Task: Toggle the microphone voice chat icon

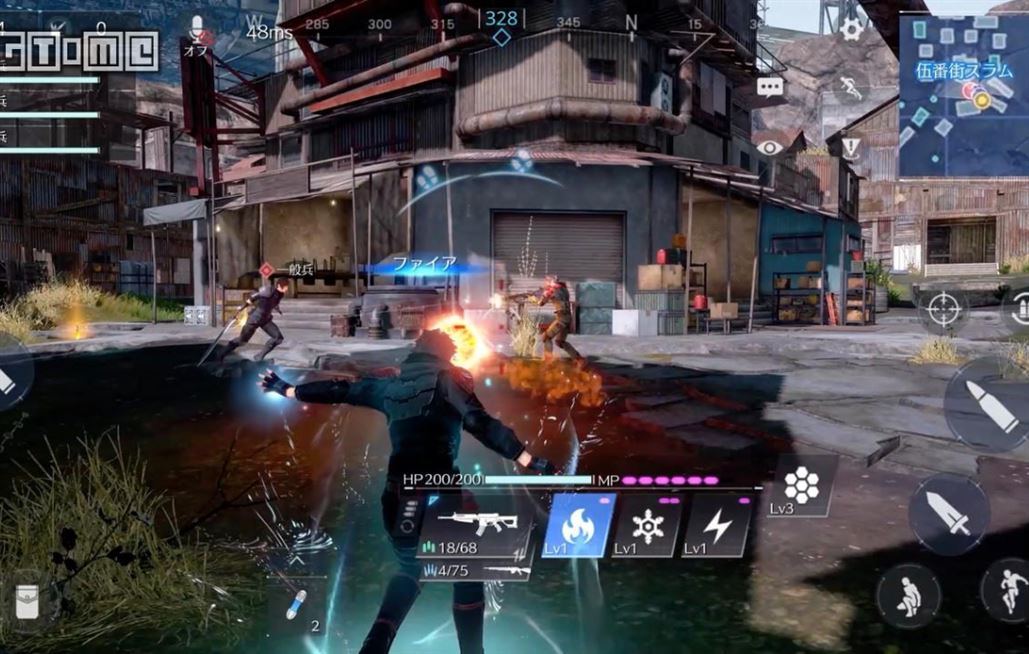Action: point(197,29)
